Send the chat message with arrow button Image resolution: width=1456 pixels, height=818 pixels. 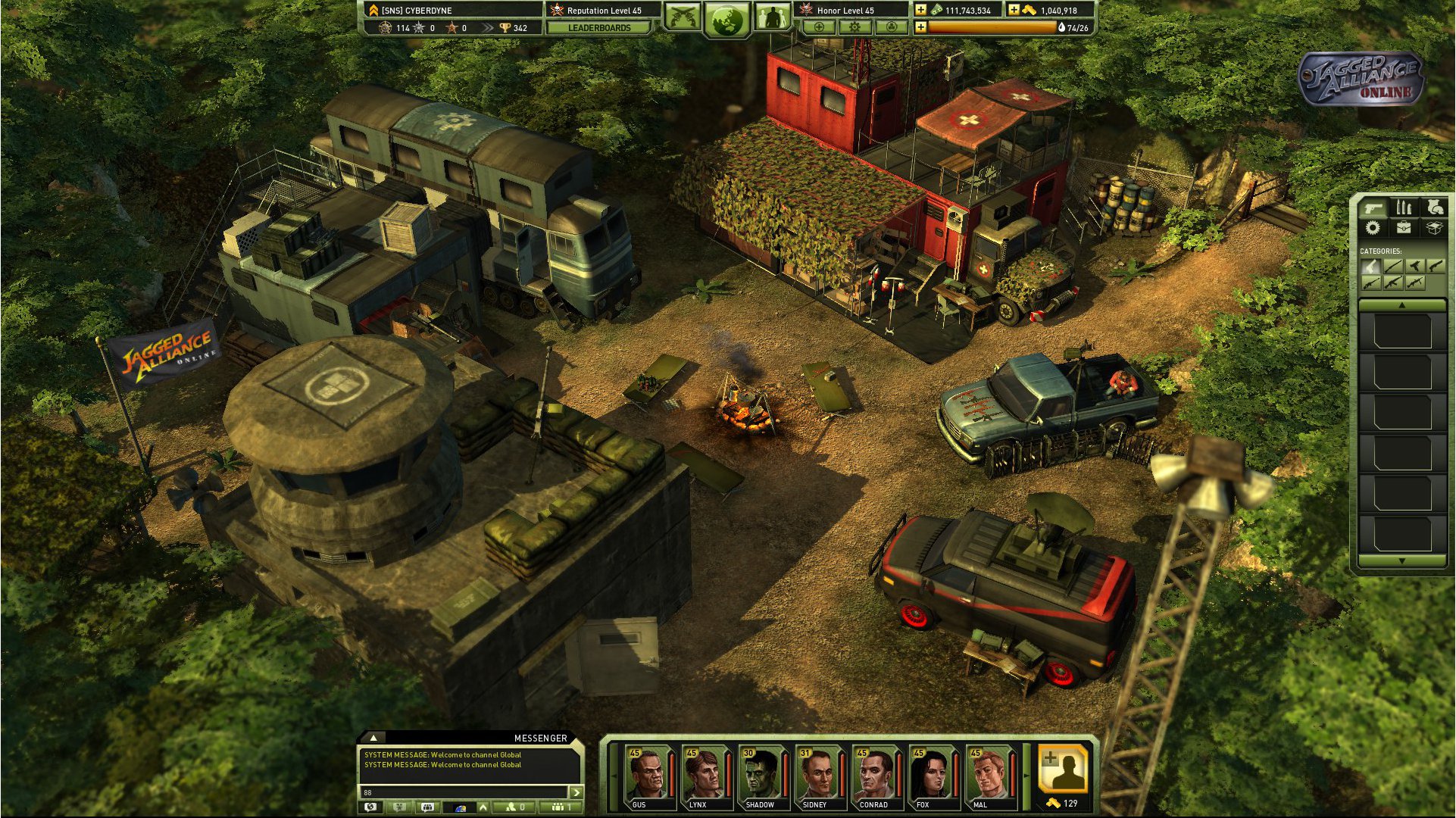click(576, 792)
